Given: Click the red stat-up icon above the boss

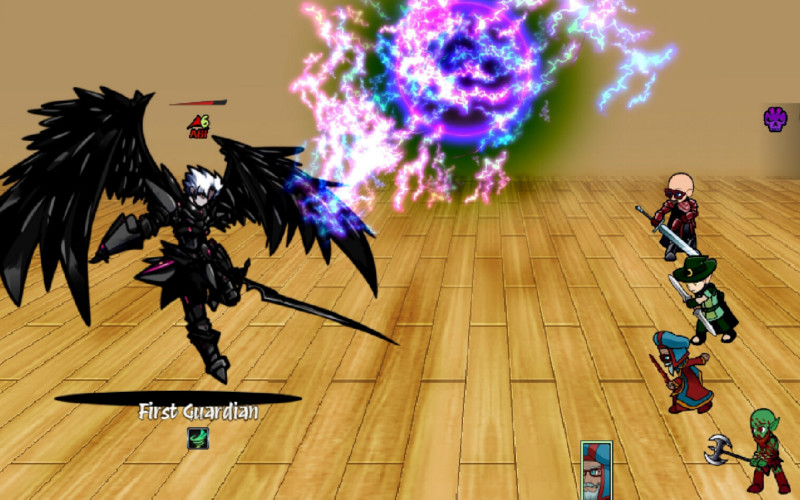Looking at the screenshot, I should (x=197, y=124).
